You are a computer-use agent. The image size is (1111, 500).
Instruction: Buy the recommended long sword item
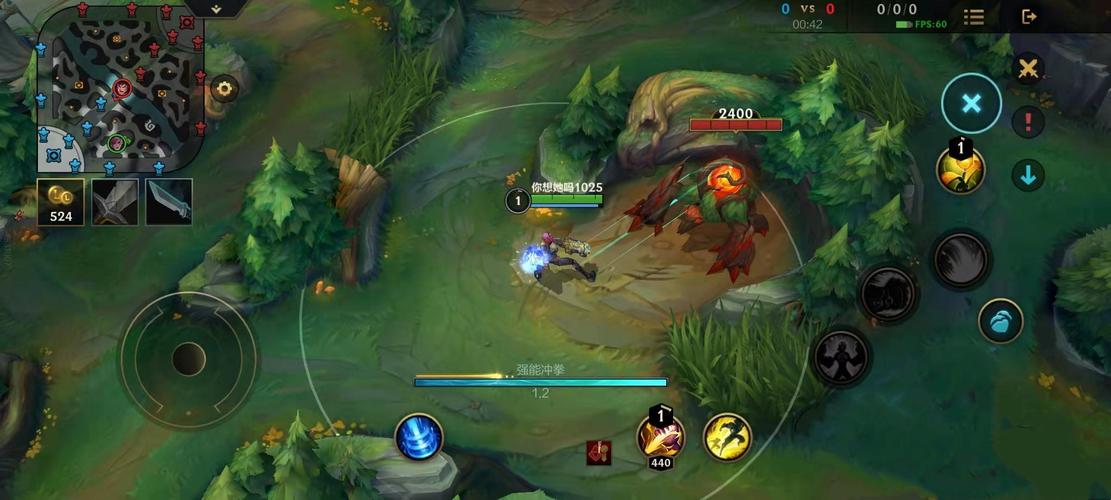point(168,202)
